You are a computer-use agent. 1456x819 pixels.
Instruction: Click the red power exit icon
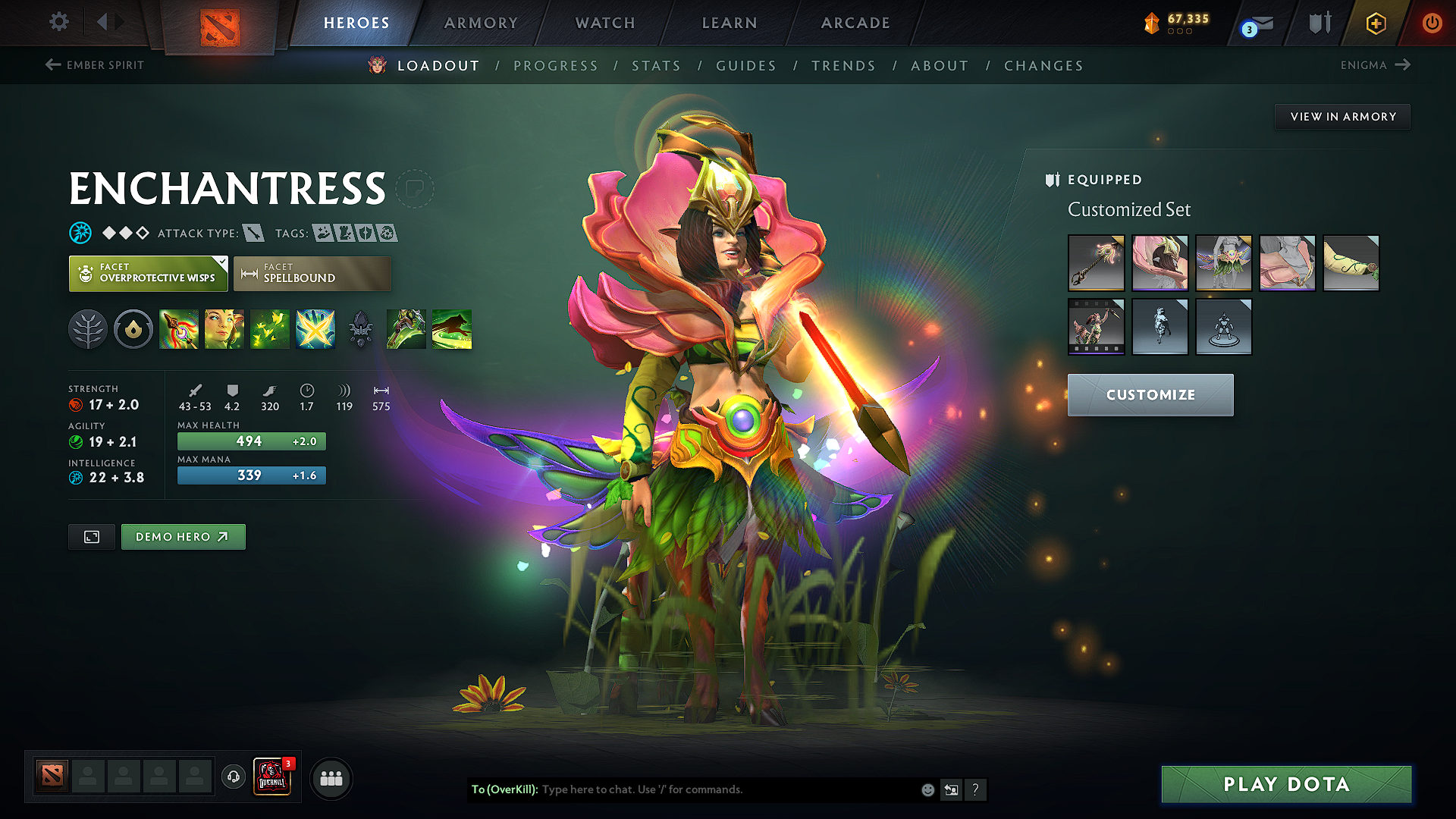coord(1433,23)
